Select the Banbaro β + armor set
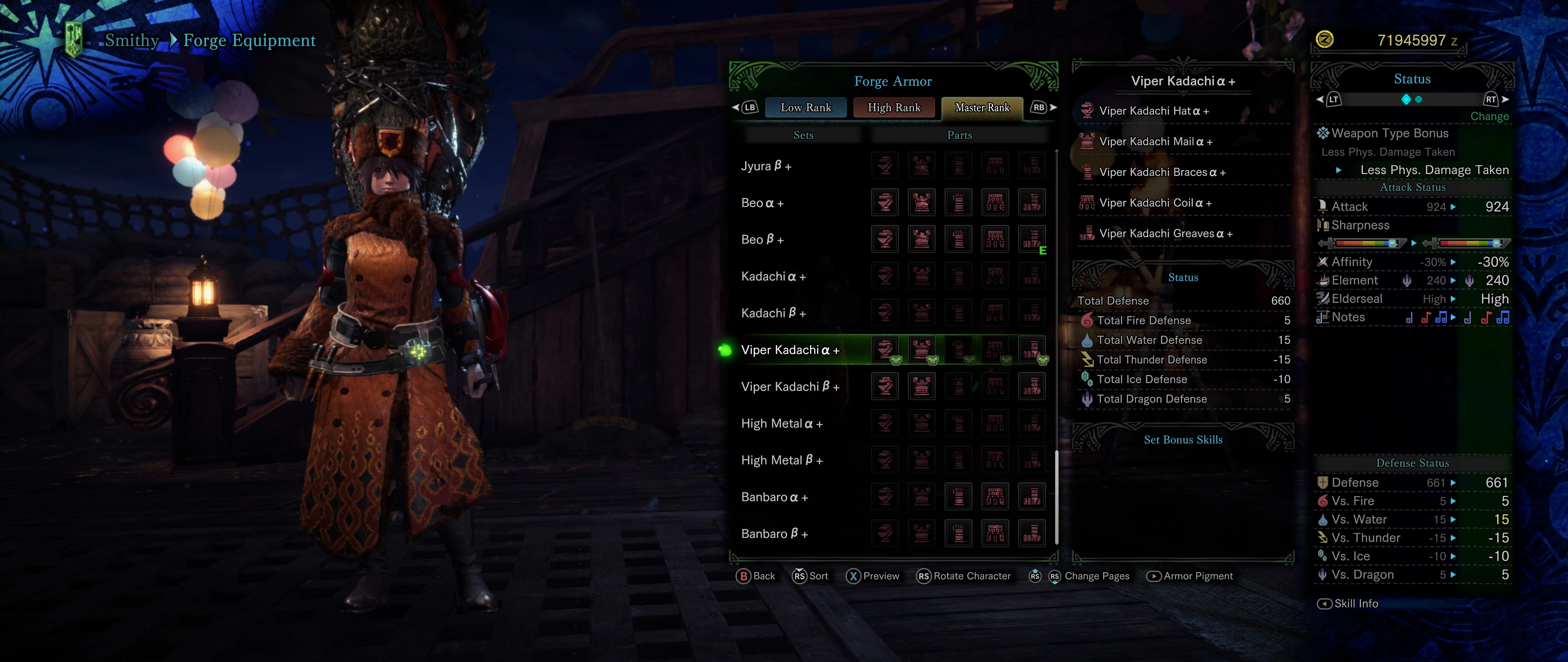This screenshot has height=662, width=1568. point(774,534)
